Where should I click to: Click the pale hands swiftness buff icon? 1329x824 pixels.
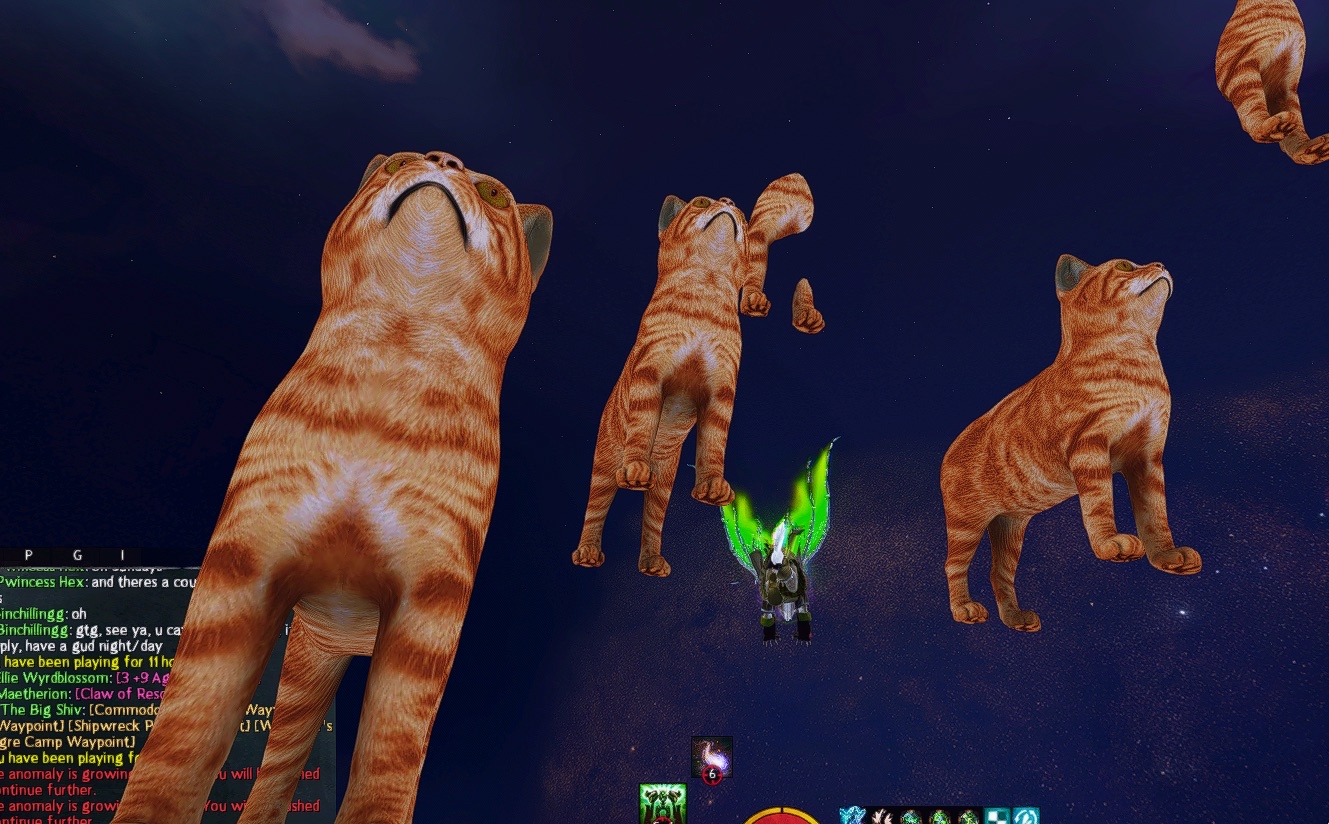point(884,815)
